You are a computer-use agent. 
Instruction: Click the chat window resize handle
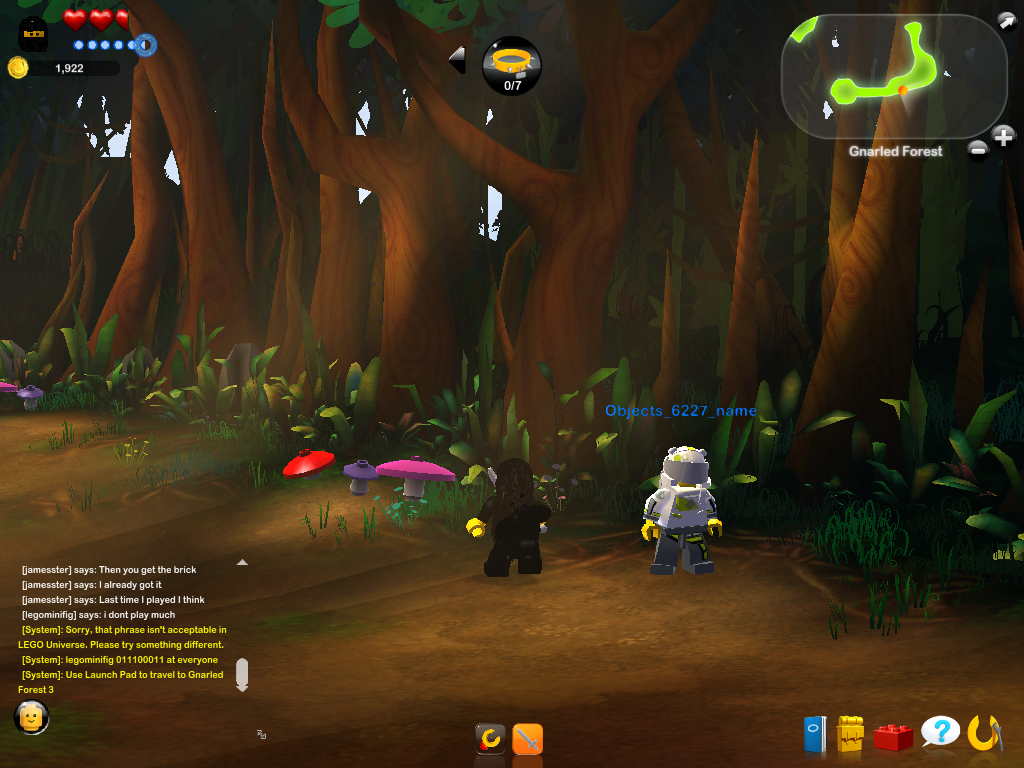point(261,734)
